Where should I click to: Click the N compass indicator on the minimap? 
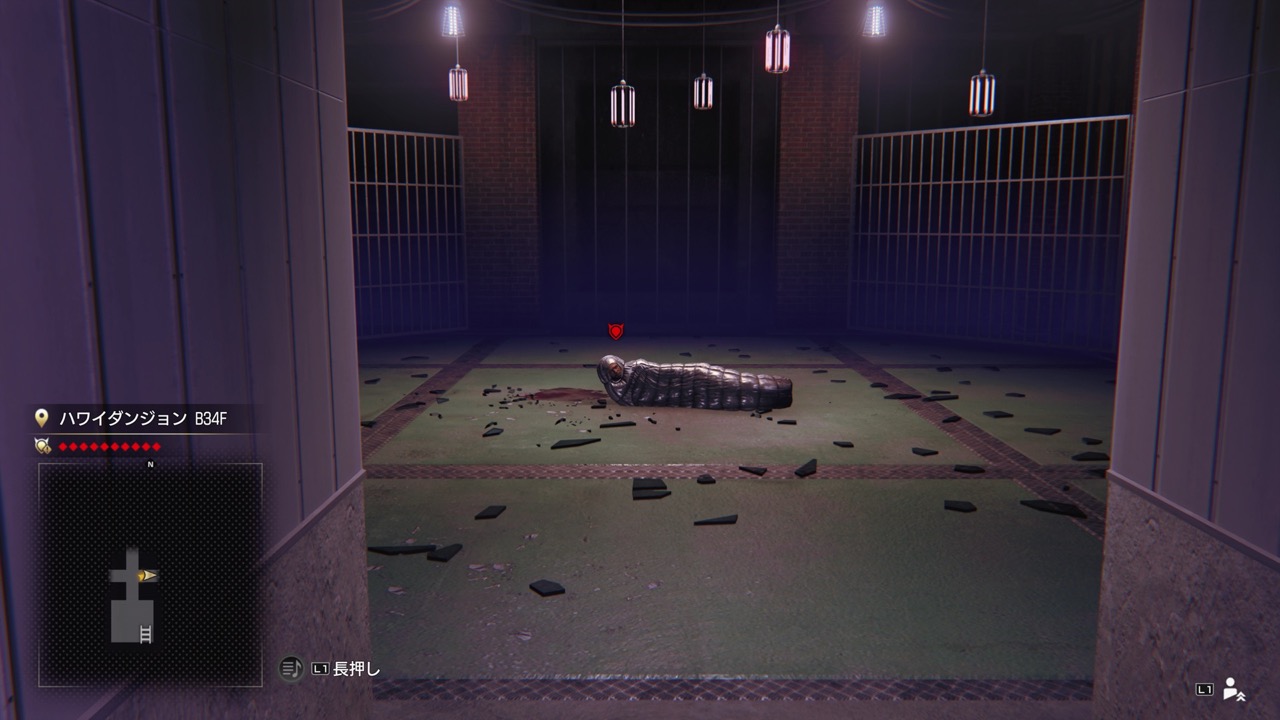[151, 464]
